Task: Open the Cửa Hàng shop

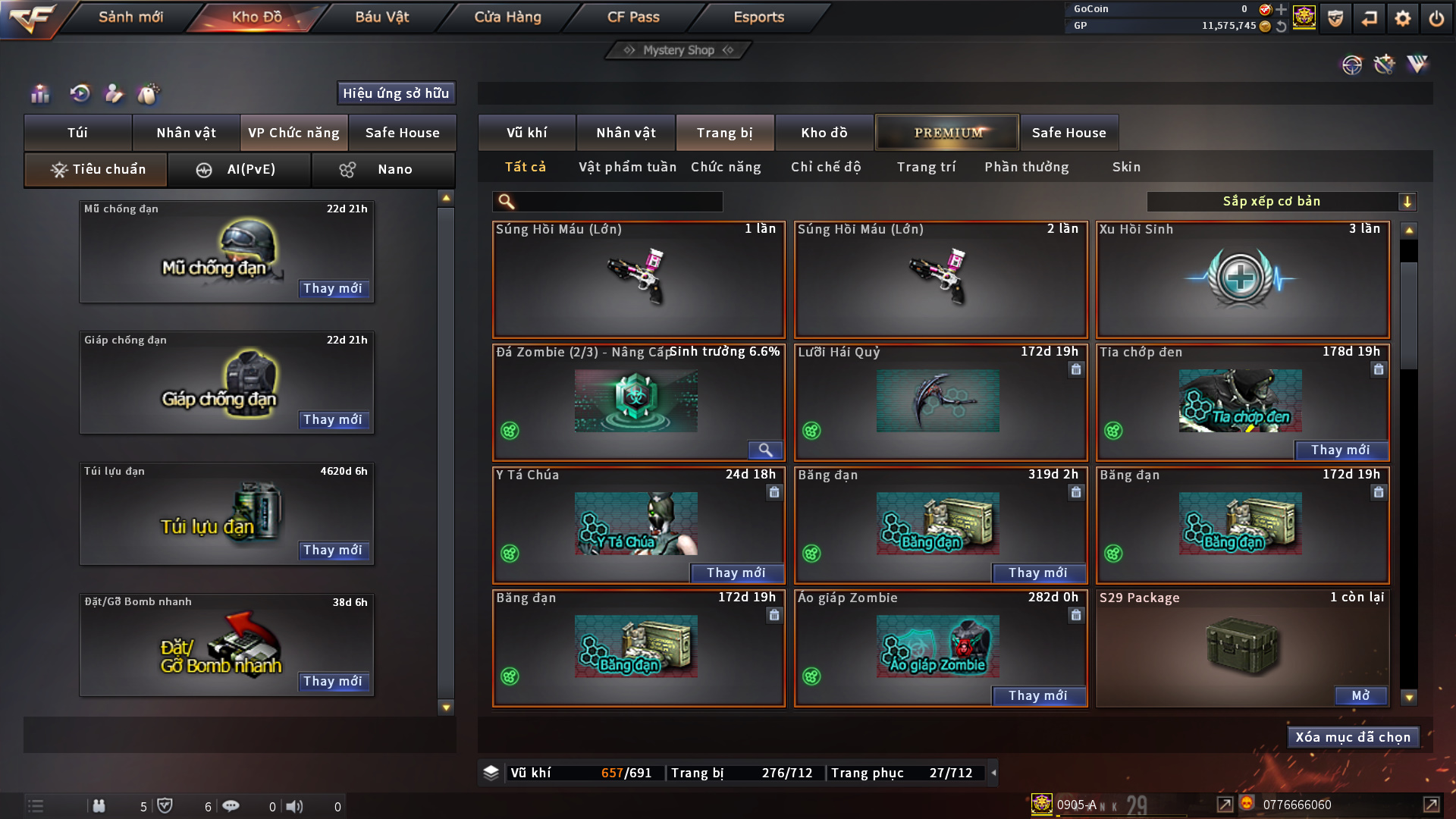Action: [507, 17]
